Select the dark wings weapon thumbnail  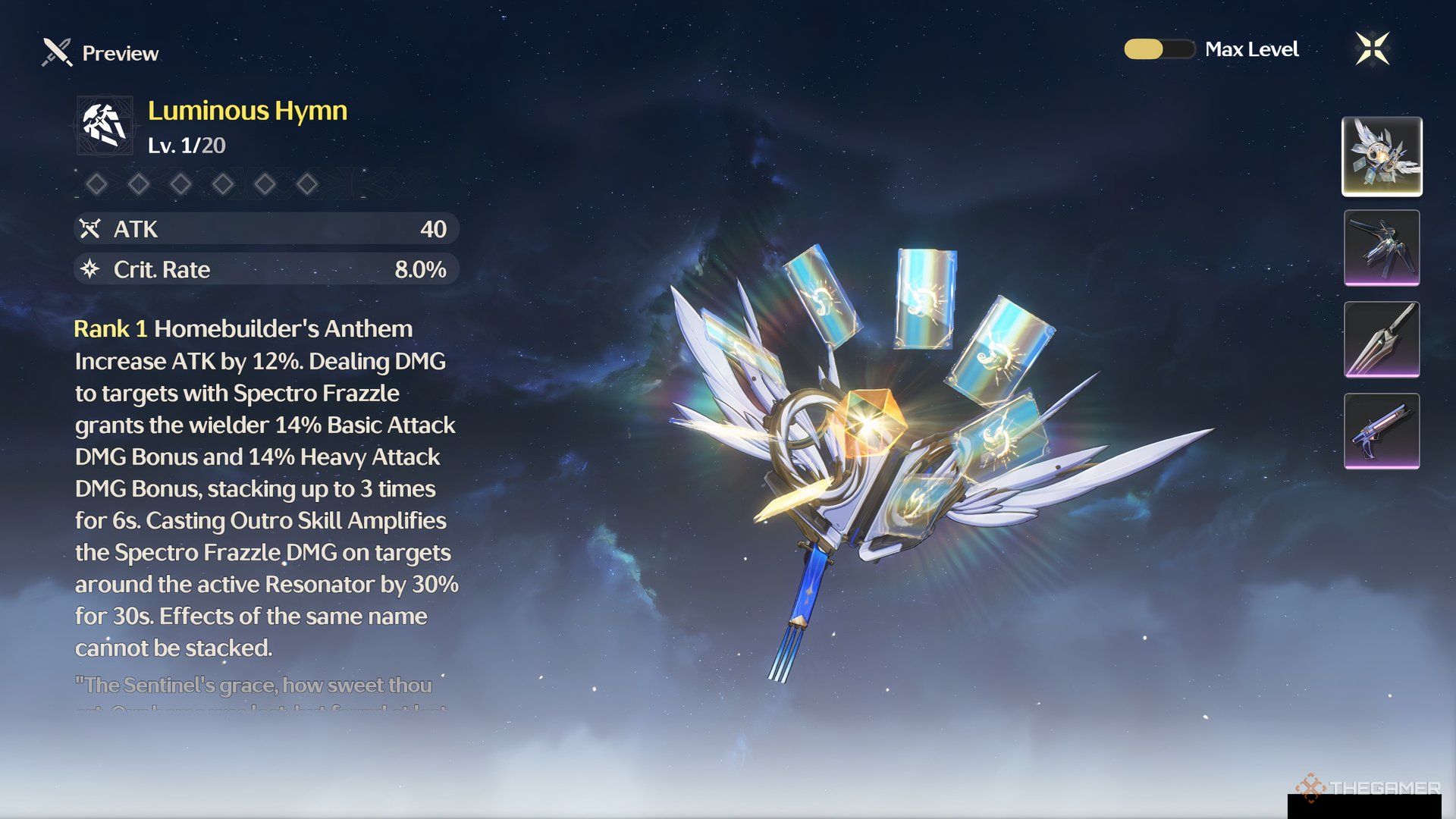[1382, 246]
